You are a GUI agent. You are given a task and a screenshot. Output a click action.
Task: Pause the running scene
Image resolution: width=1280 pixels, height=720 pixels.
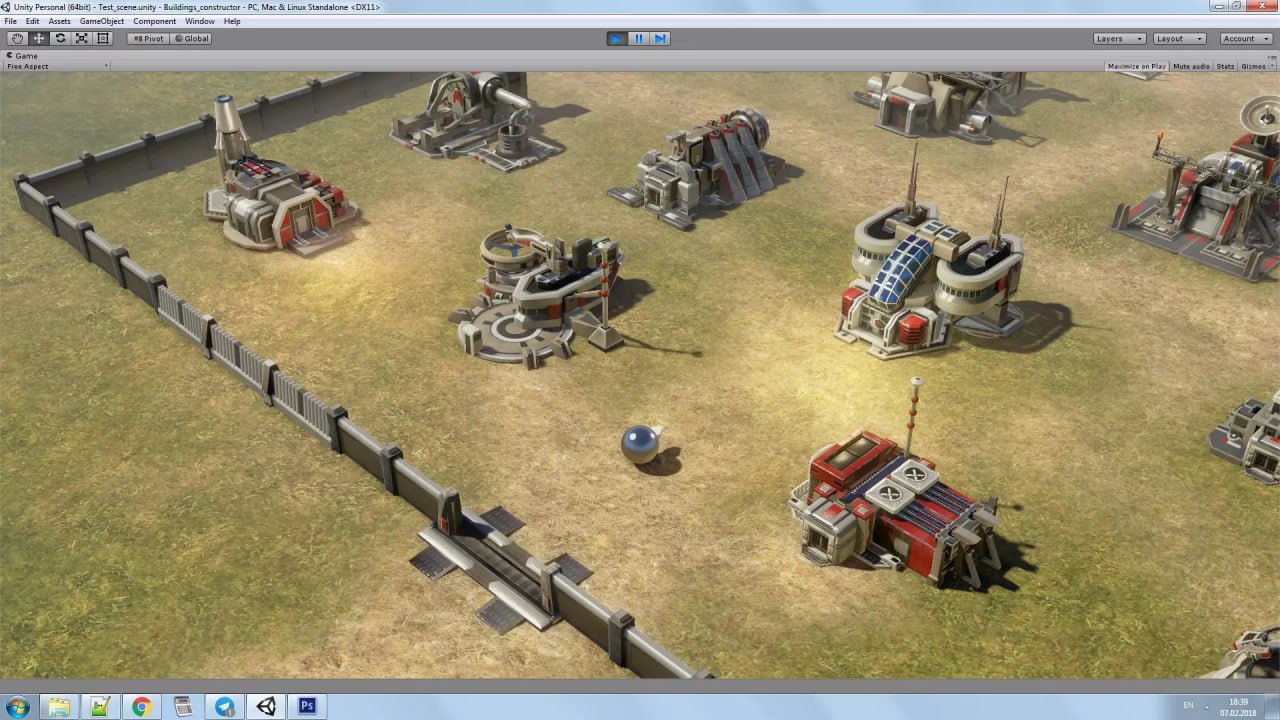point(639,38)
